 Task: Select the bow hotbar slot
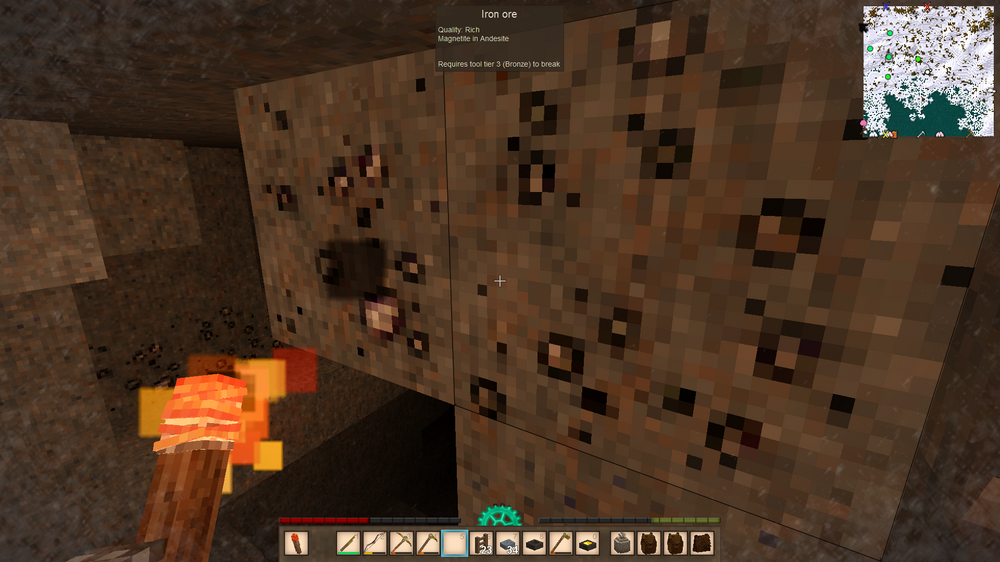click(x=375, y=543)
